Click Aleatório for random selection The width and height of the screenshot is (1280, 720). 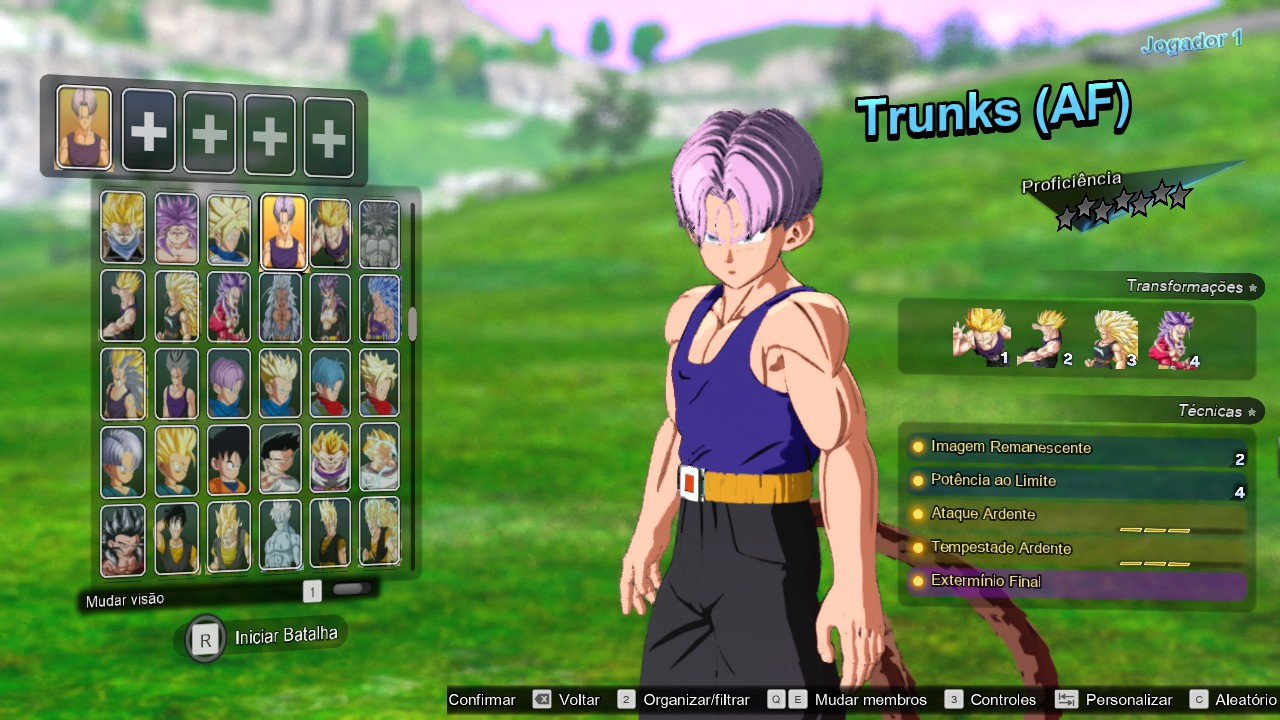point(1243,700)
